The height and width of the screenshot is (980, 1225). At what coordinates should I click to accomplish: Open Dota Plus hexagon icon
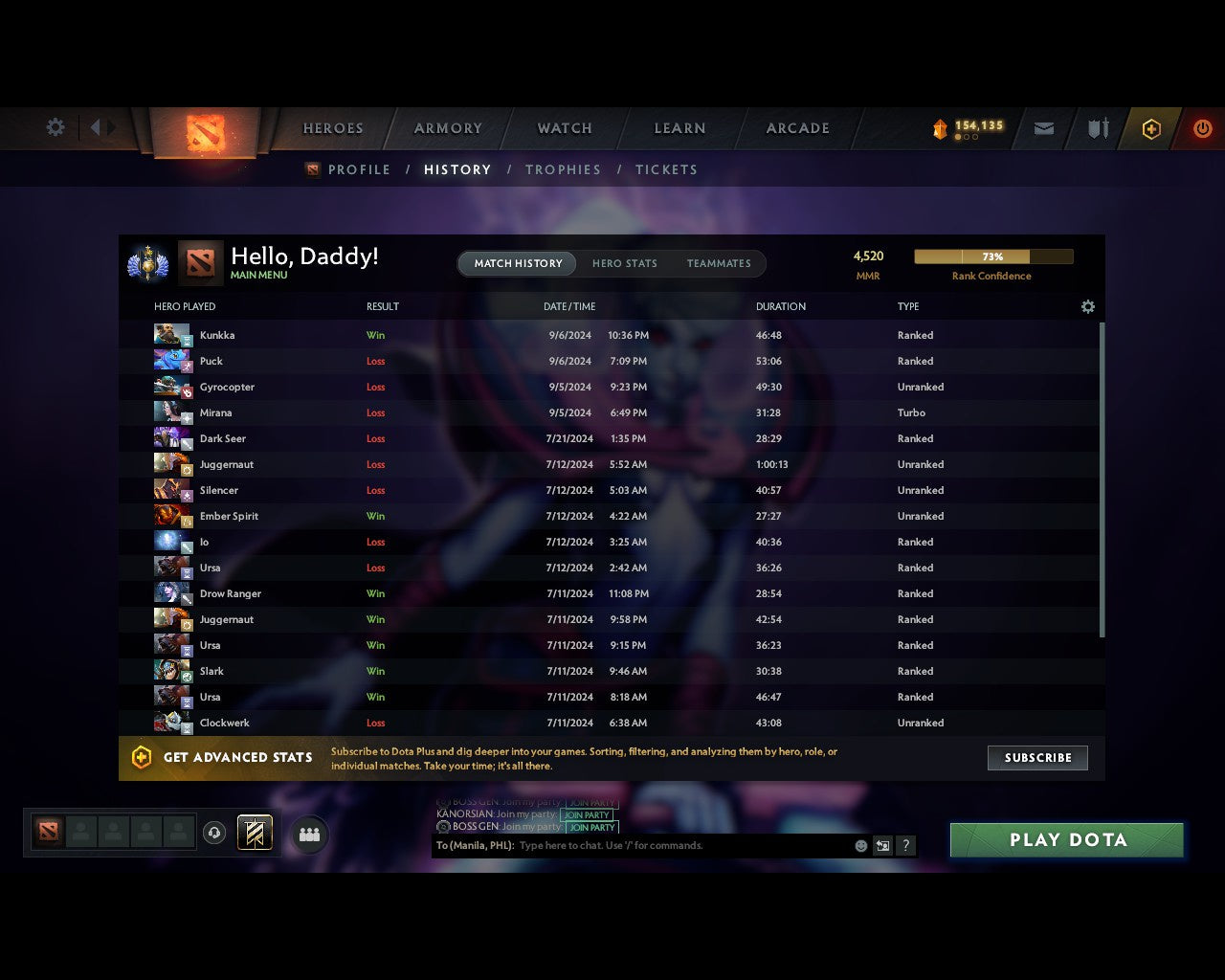point(1151,128)
